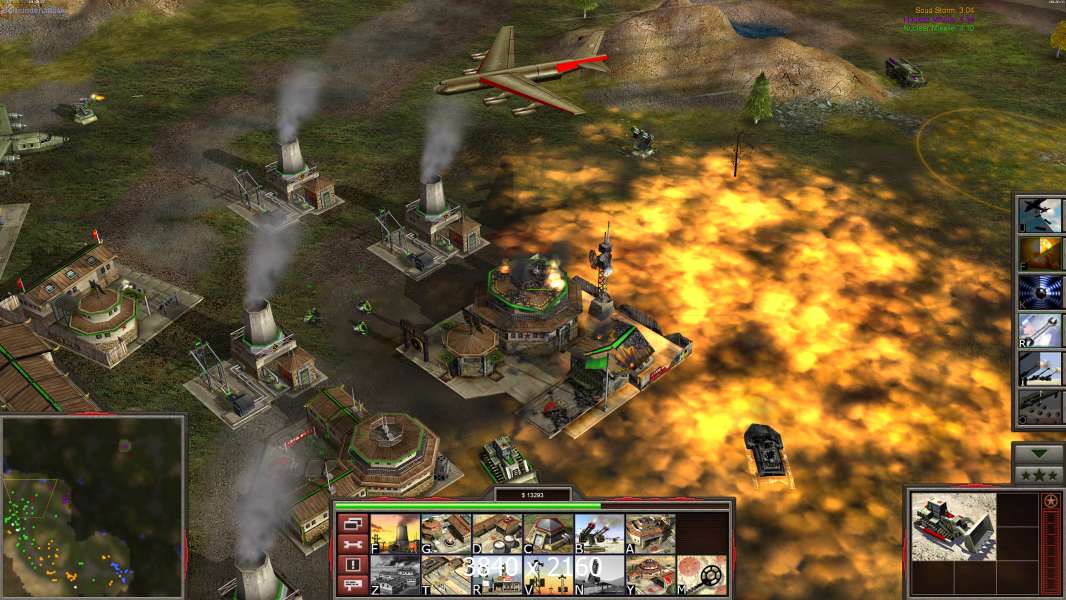The image size is (1066, 600).
Task: Choose the Supply Center icon labeled D
Action: (x=497, y=533)
